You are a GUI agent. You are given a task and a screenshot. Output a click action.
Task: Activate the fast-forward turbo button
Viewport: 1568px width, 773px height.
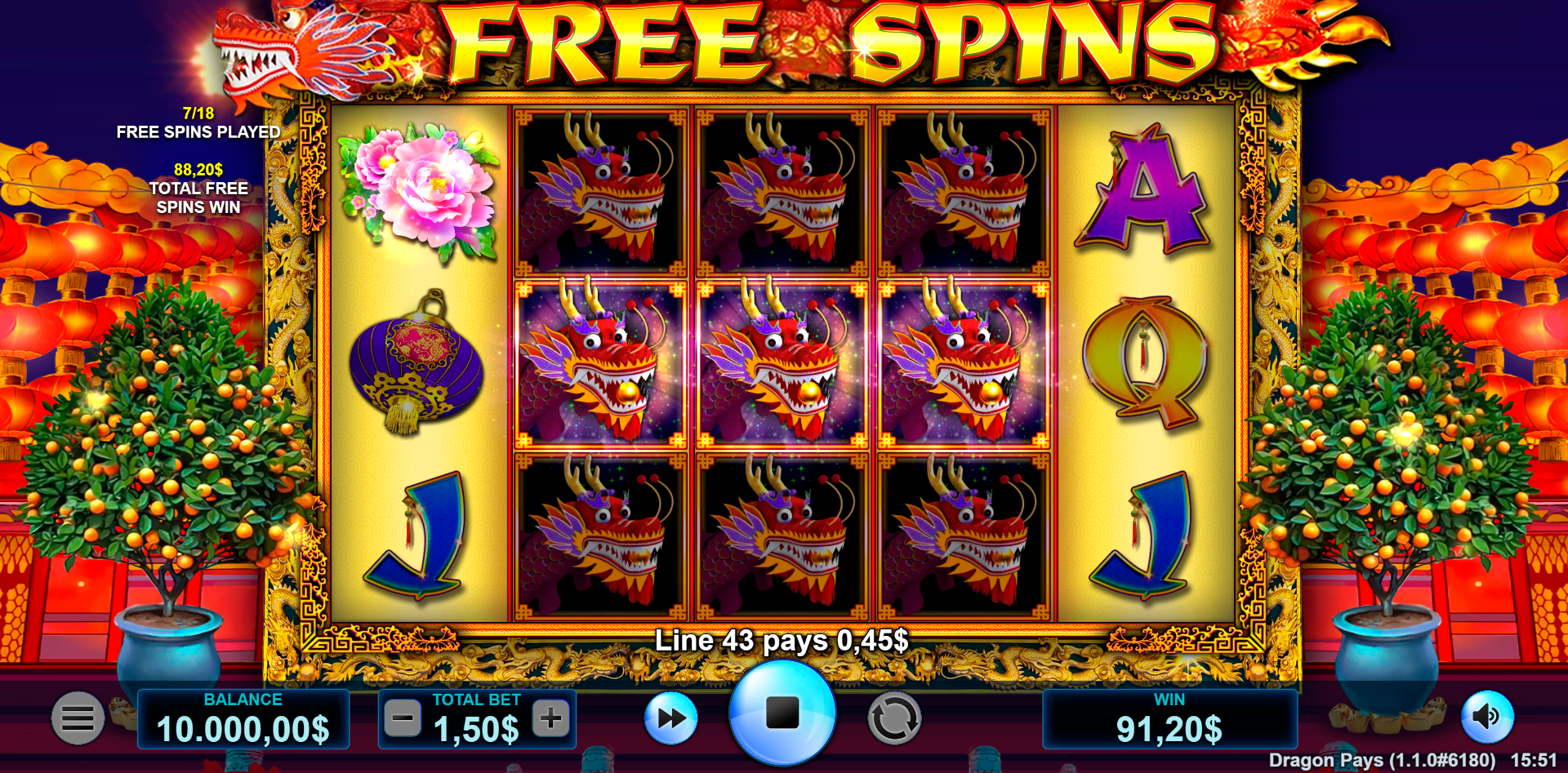pos(670,718)
